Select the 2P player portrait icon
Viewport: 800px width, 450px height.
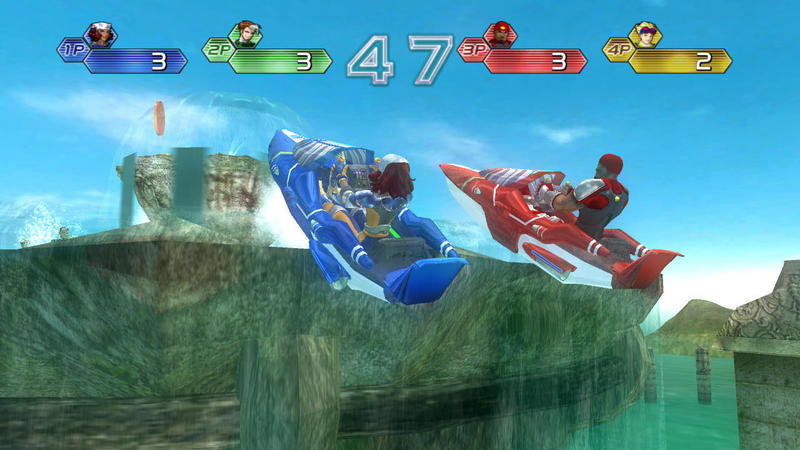pos(245,35)
